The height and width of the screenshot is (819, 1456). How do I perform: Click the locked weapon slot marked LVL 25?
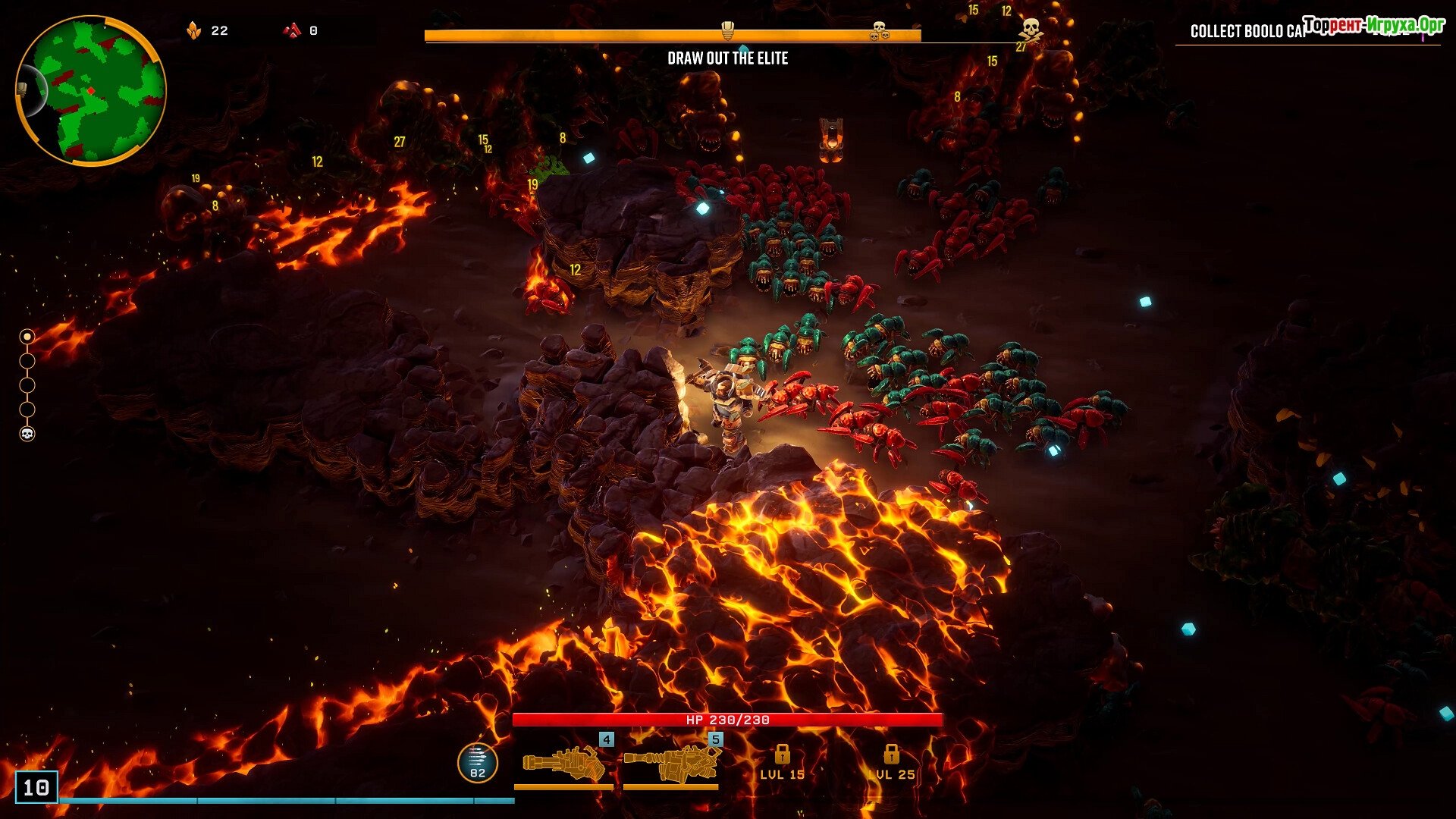pos(891,762)
